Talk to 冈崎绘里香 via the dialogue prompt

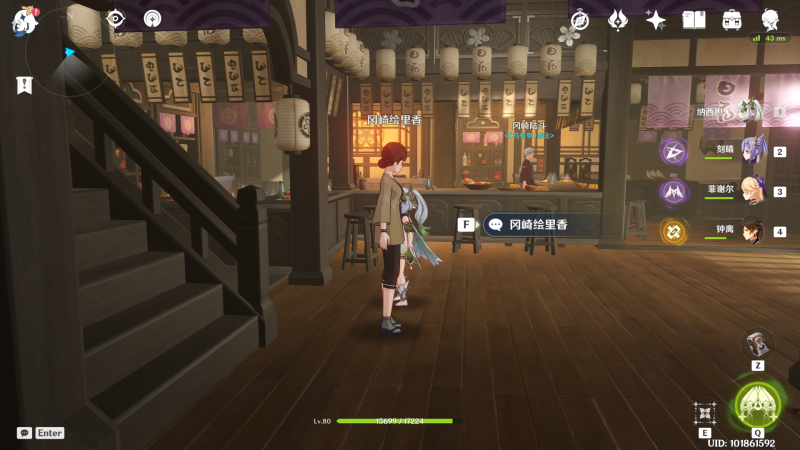tap(538, 225)
